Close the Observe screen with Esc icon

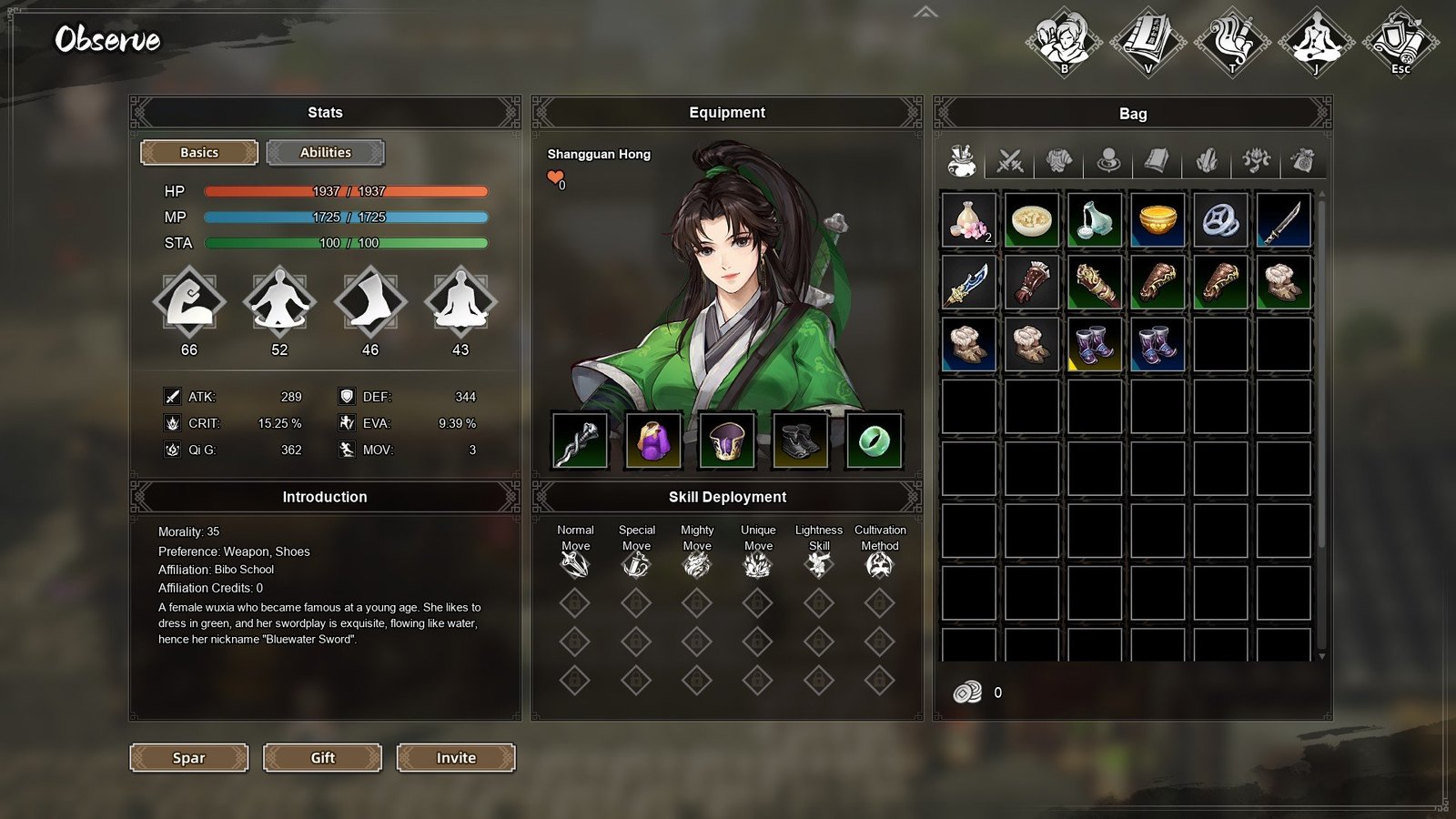1400,42
